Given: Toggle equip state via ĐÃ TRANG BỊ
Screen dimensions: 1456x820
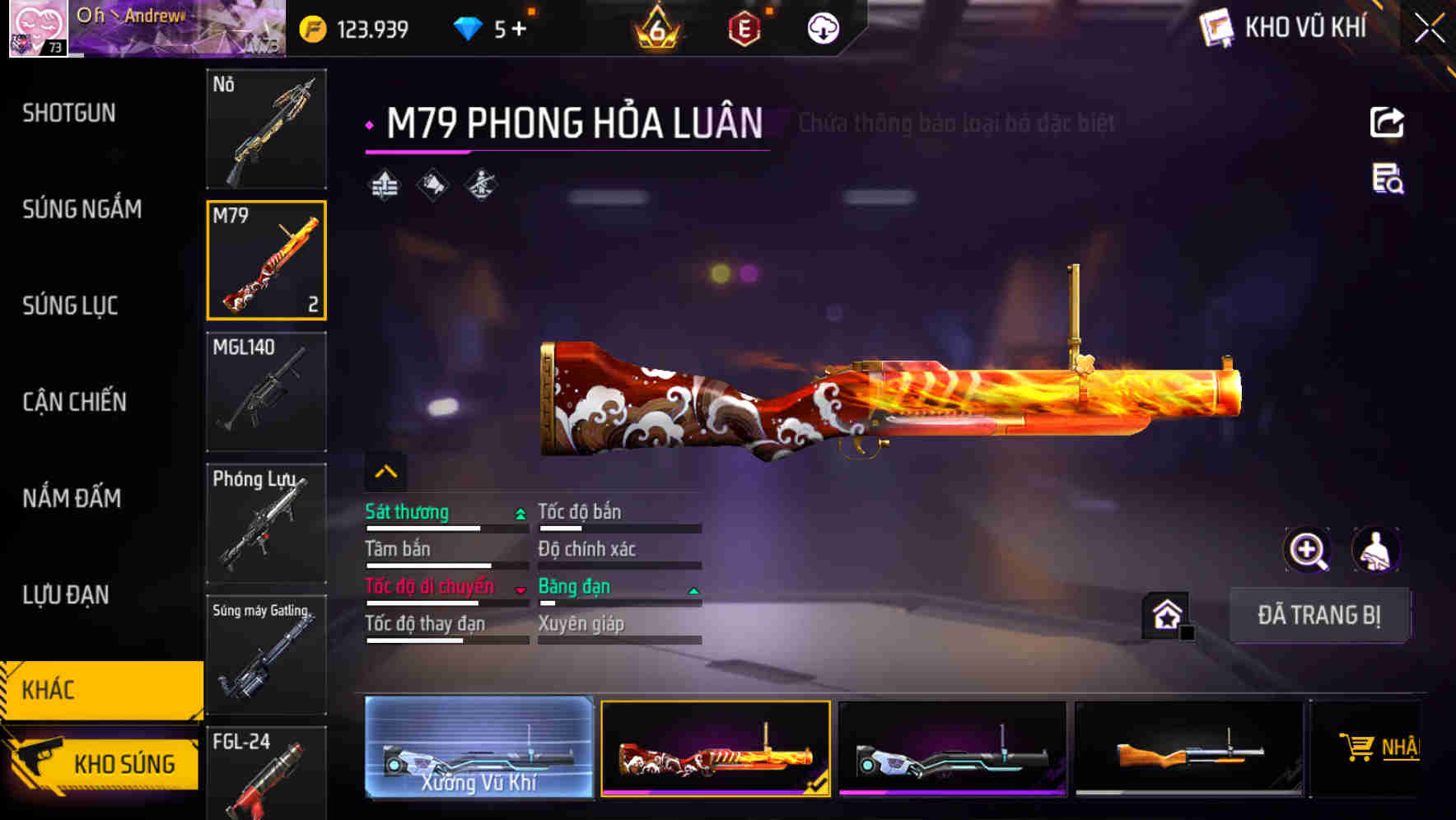Looking at the screenshot, I should (x=1319, y=615).
